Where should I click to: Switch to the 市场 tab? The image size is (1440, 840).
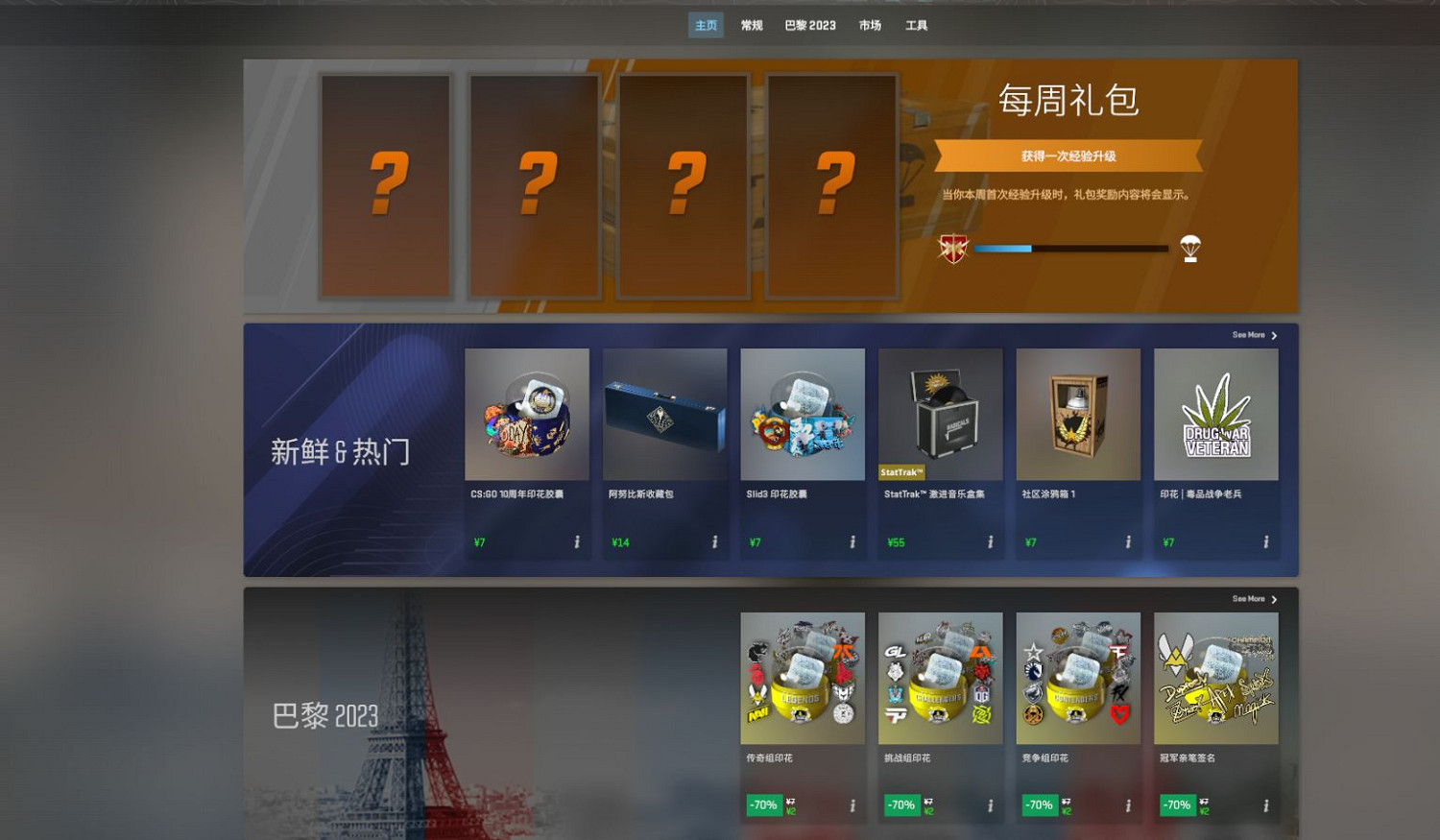(x=870, y=26)
